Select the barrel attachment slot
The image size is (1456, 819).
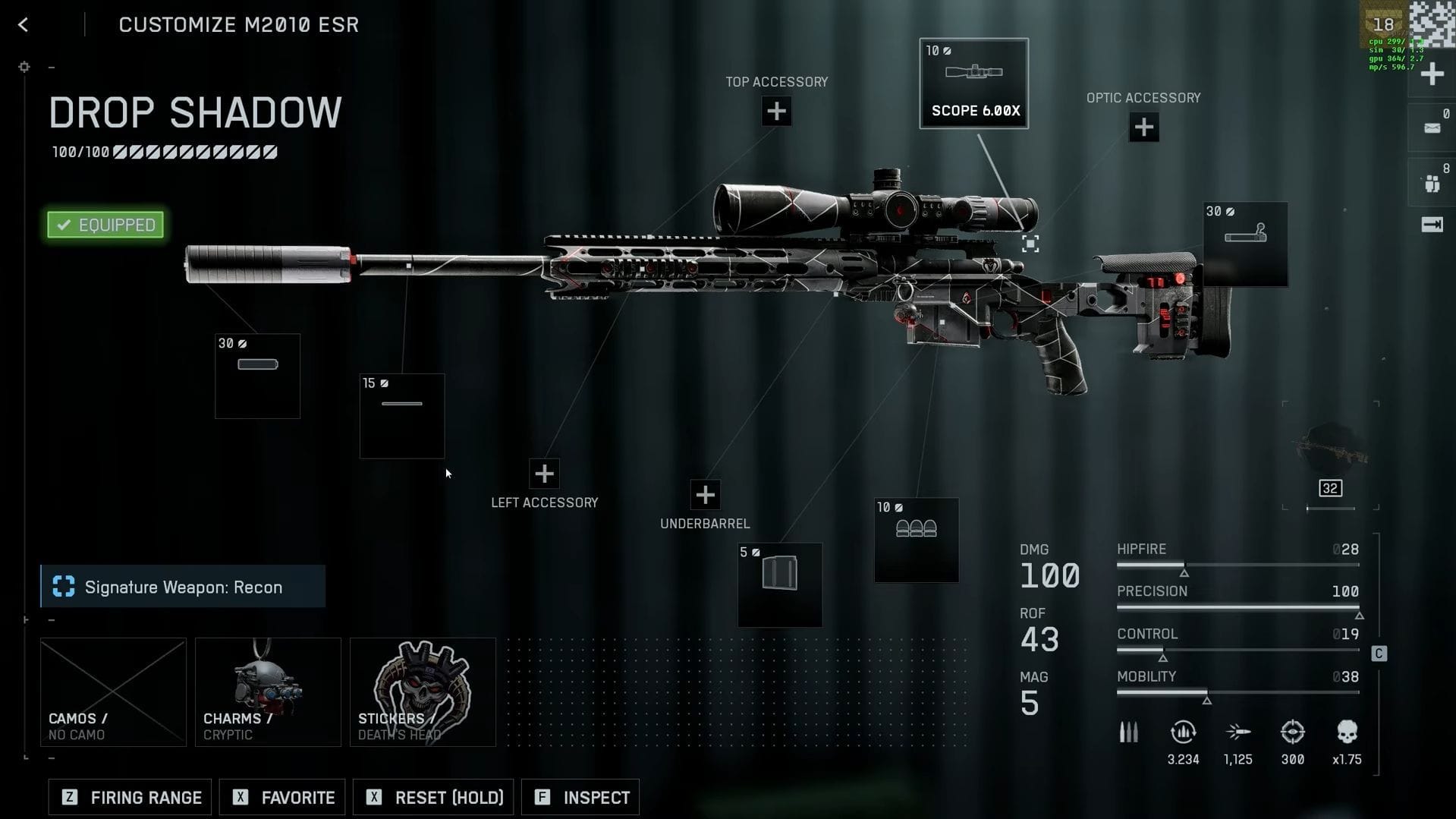[401, 416]
